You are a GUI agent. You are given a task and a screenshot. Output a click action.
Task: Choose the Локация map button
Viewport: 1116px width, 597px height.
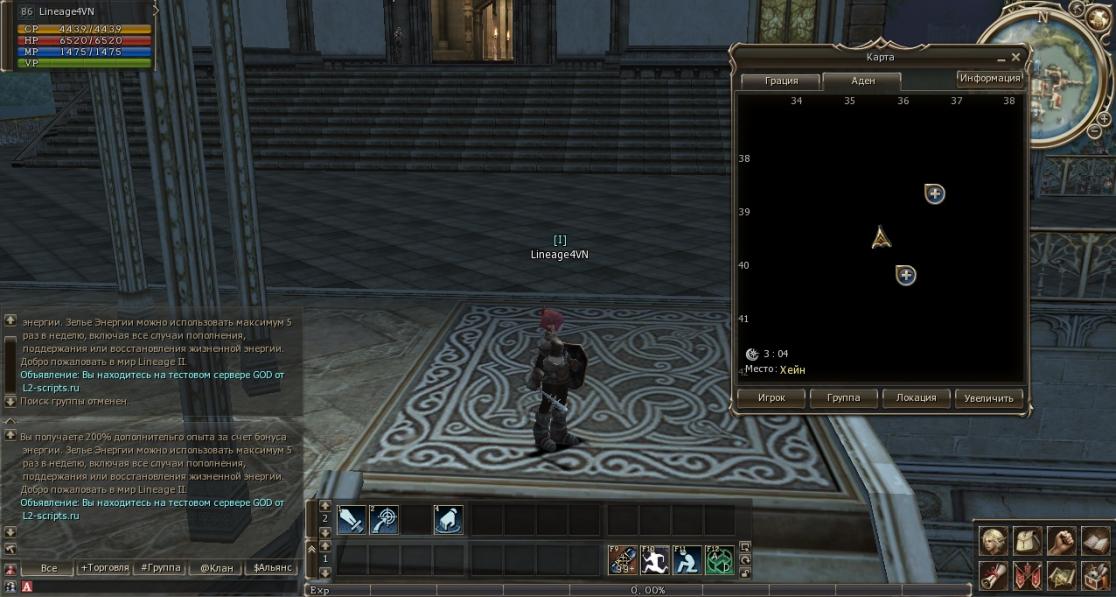pyautogui.click(x=916, y=398)
